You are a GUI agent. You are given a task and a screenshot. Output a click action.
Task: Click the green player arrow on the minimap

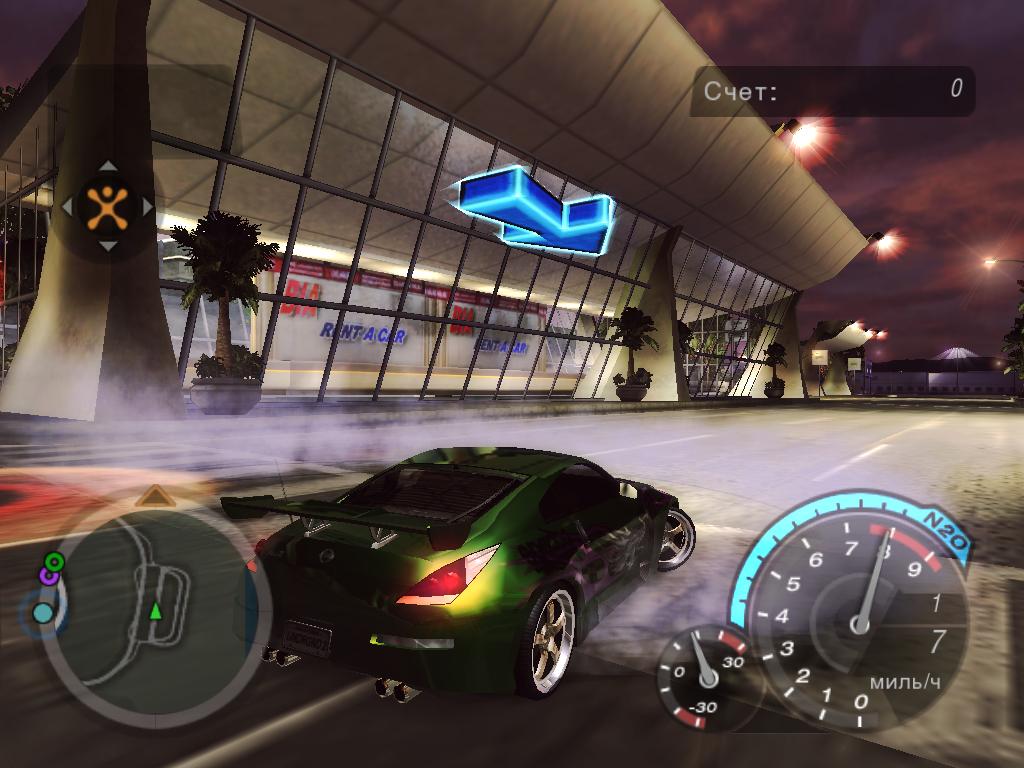tap(155, 610)
